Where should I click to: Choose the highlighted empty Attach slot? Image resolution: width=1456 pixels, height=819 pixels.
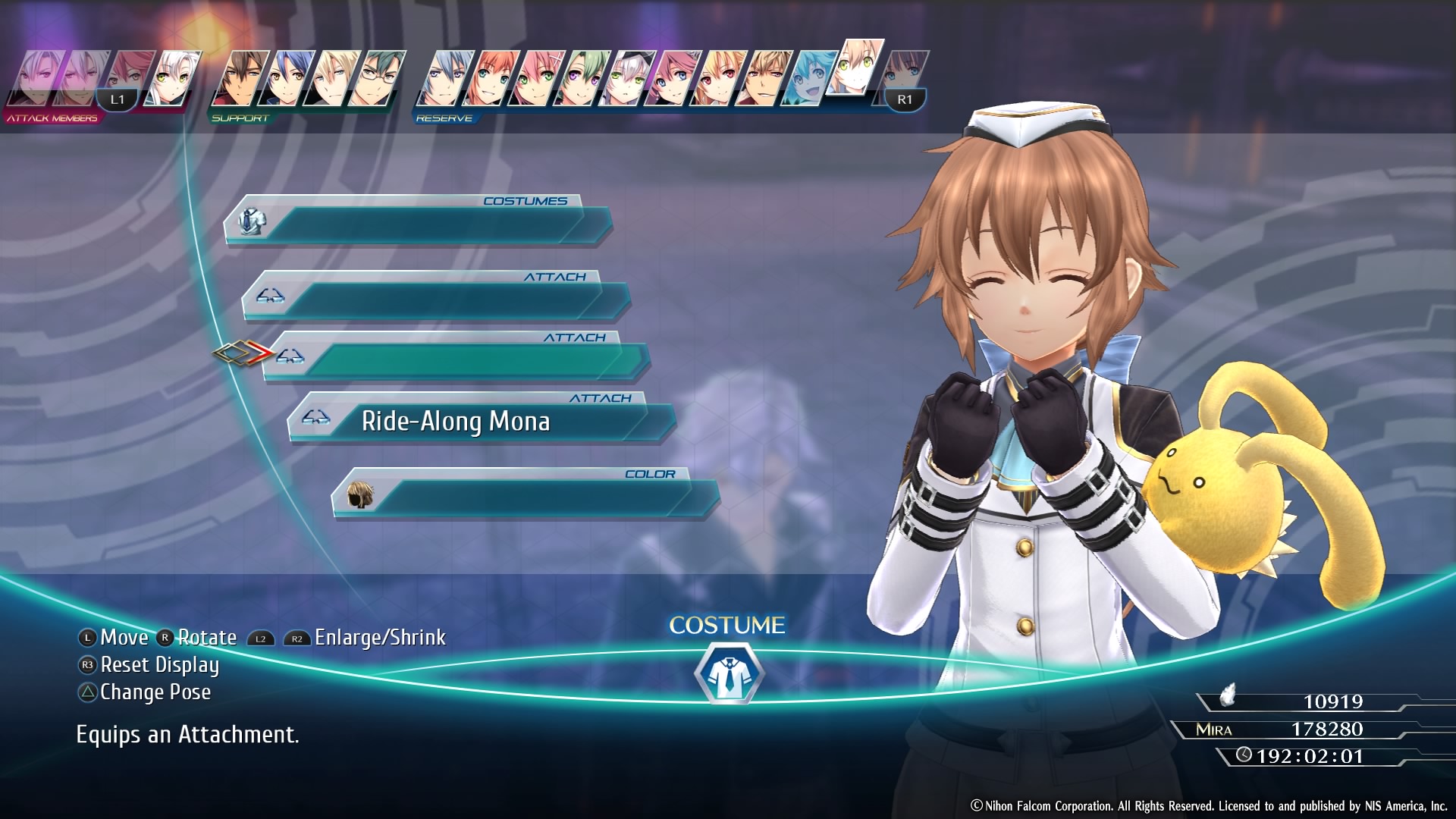[x=455, y=359]
